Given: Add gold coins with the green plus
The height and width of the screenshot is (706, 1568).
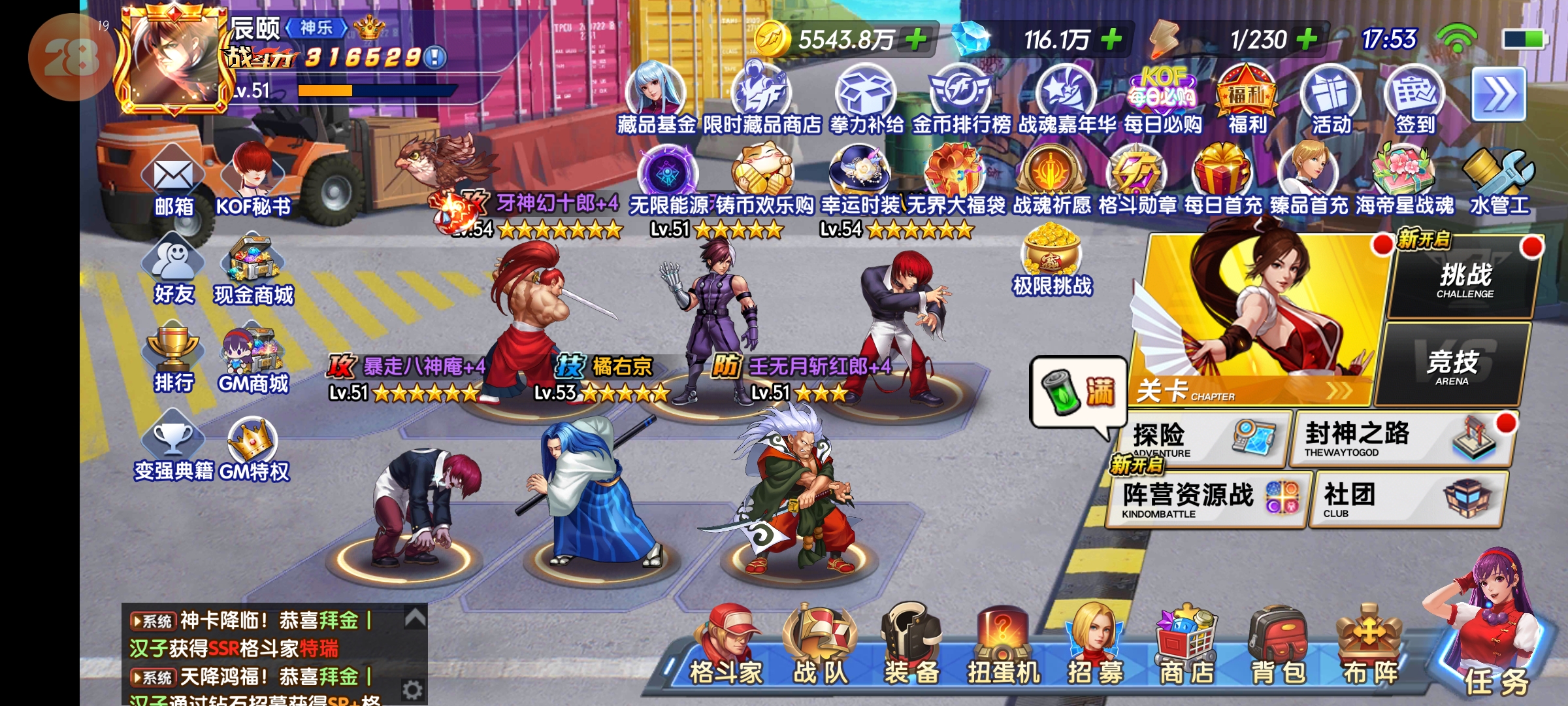Looking at the screenshot, I should pyautogui.click(x=916, y=39).
